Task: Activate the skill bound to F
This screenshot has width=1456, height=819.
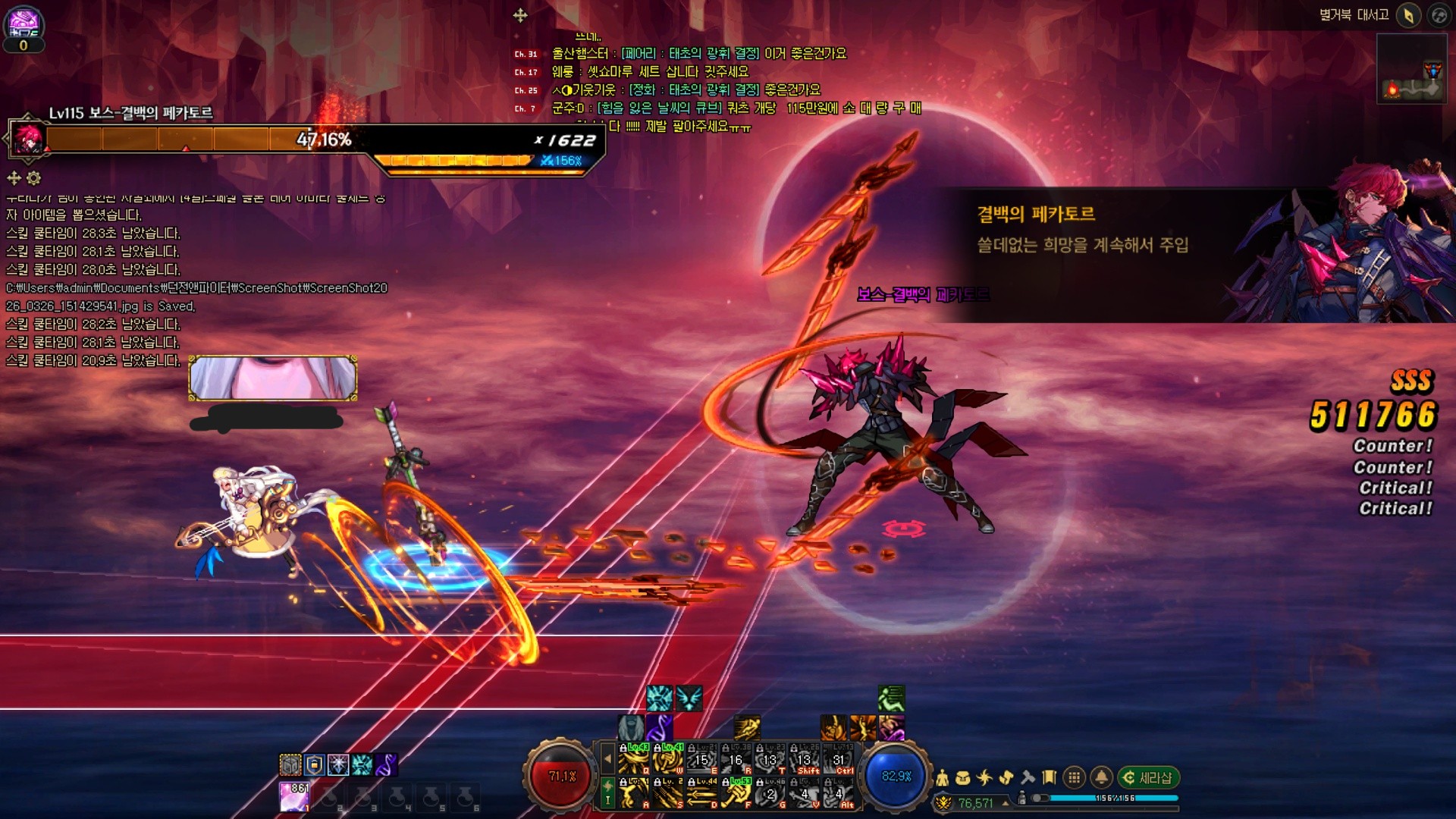Action: (736, 793)
